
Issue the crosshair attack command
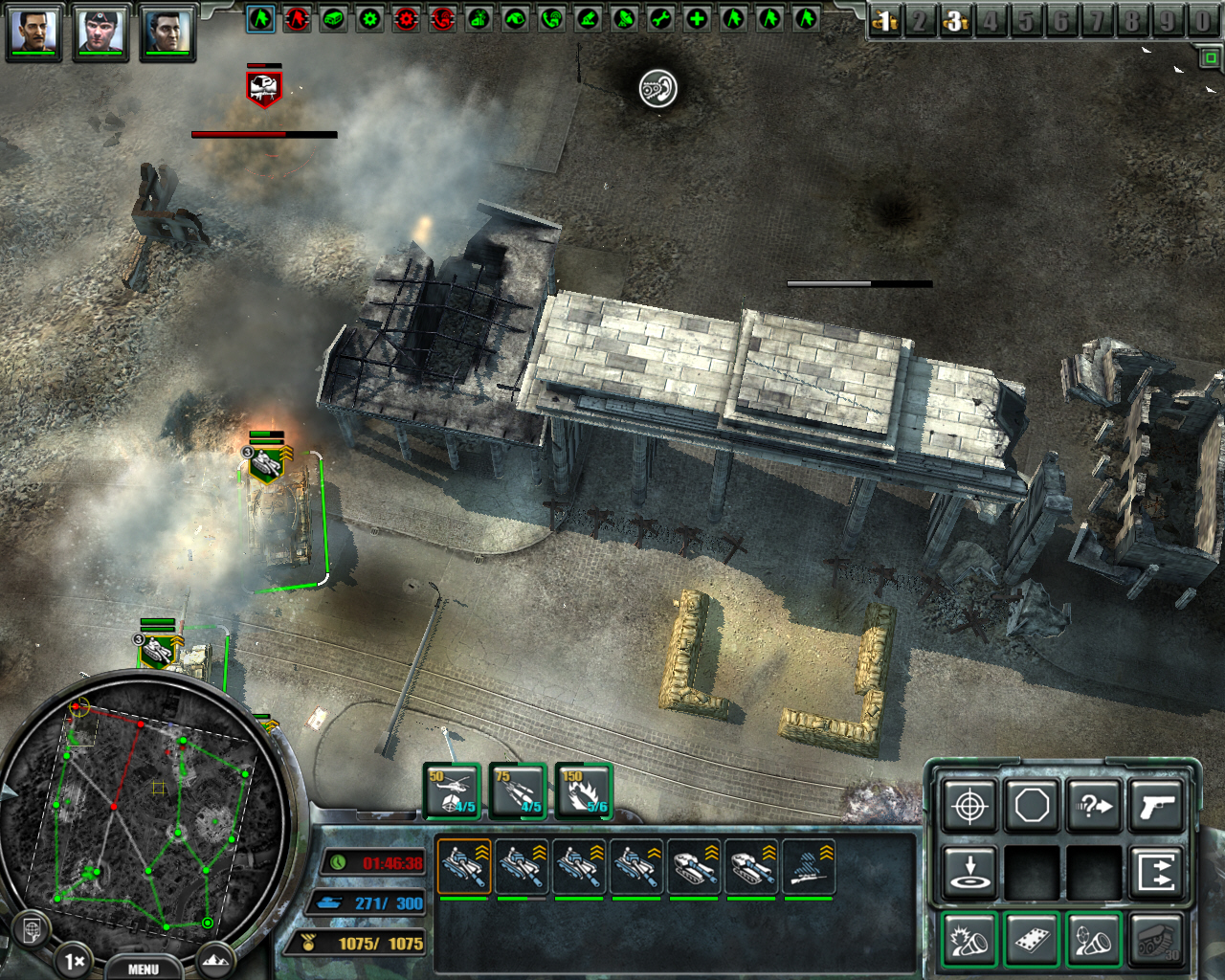pyautogui.click(x=969, y=806)
